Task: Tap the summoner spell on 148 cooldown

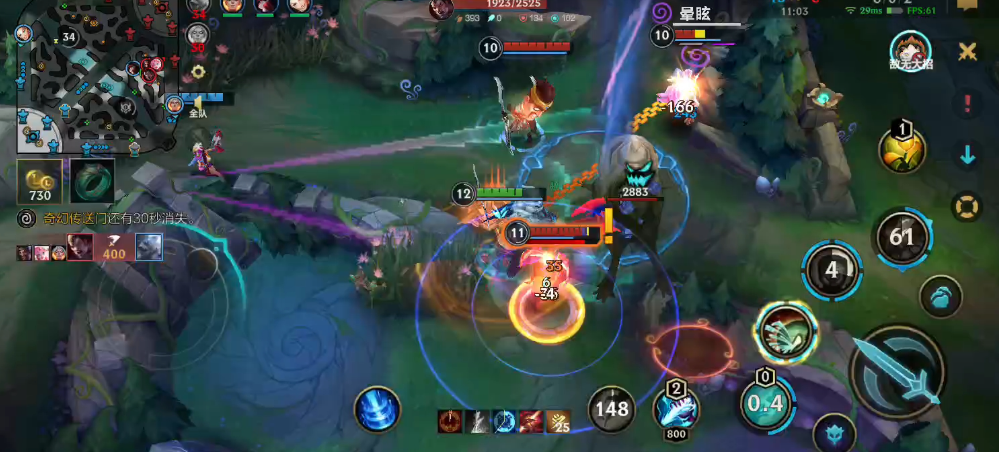Action: coord(612,408)
